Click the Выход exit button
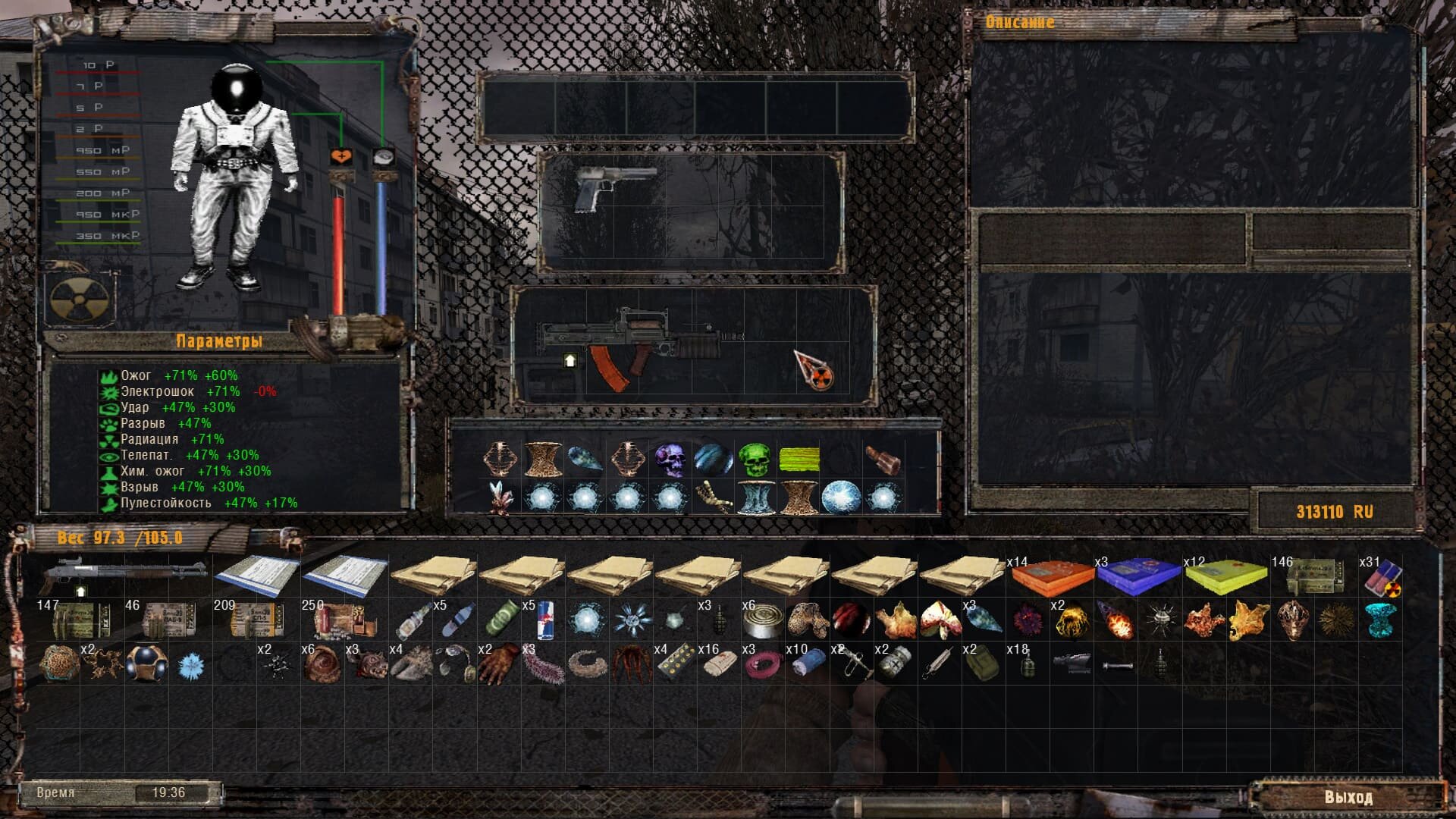1456x819 pixels. [x=1348, y=797]
